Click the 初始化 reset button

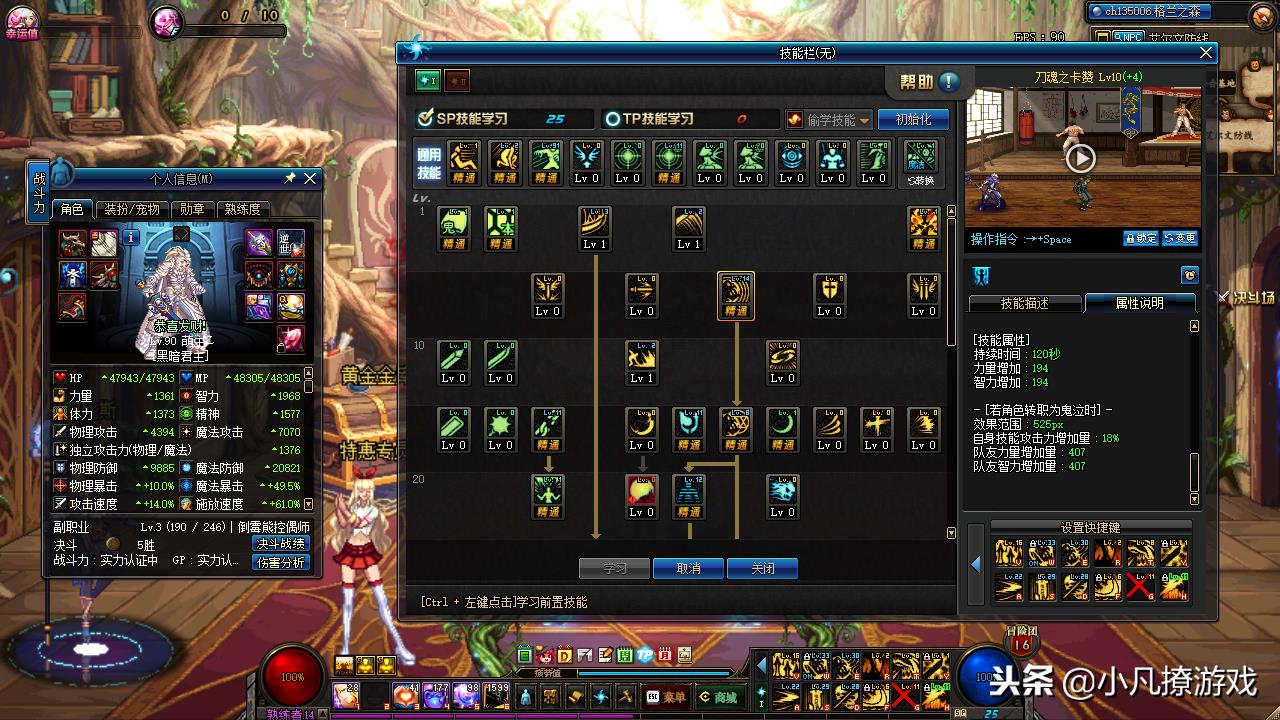click(x=912, y=119)
